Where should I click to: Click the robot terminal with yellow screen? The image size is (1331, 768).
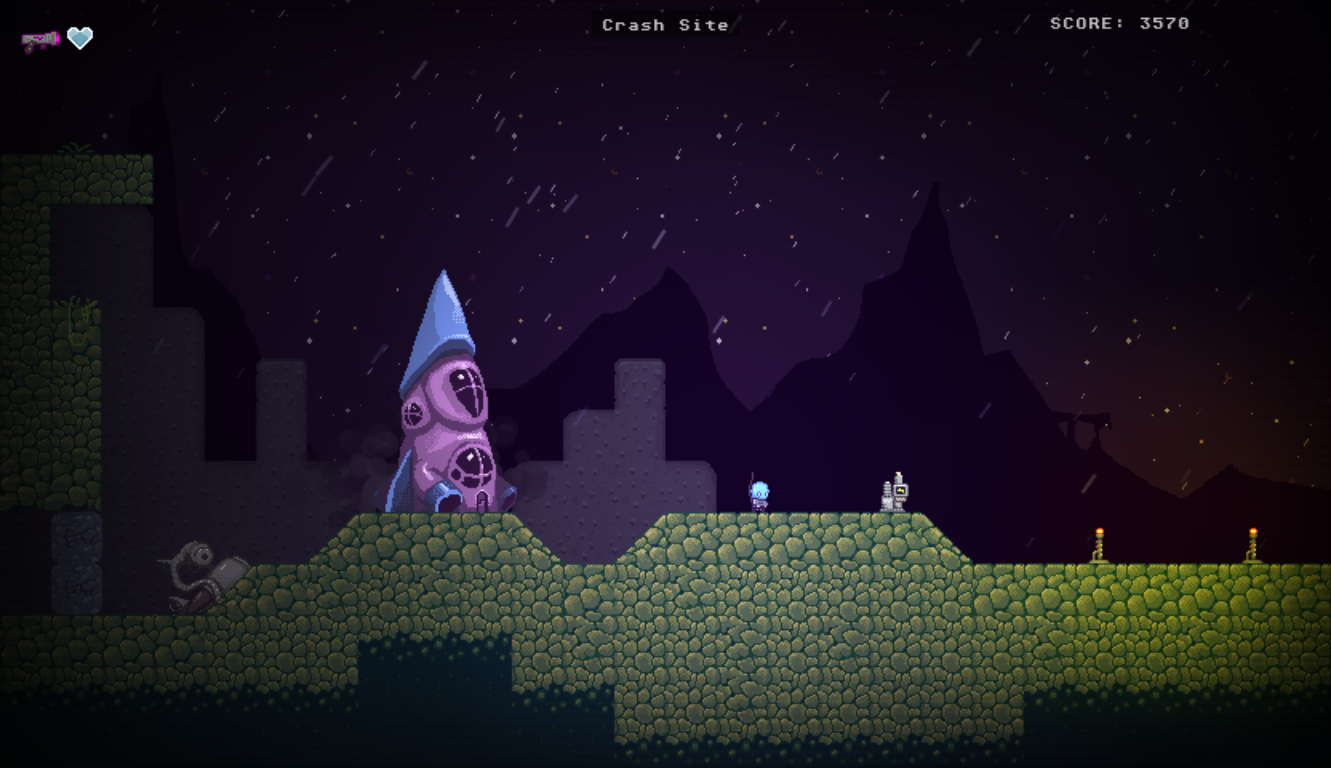coord(901,491)
